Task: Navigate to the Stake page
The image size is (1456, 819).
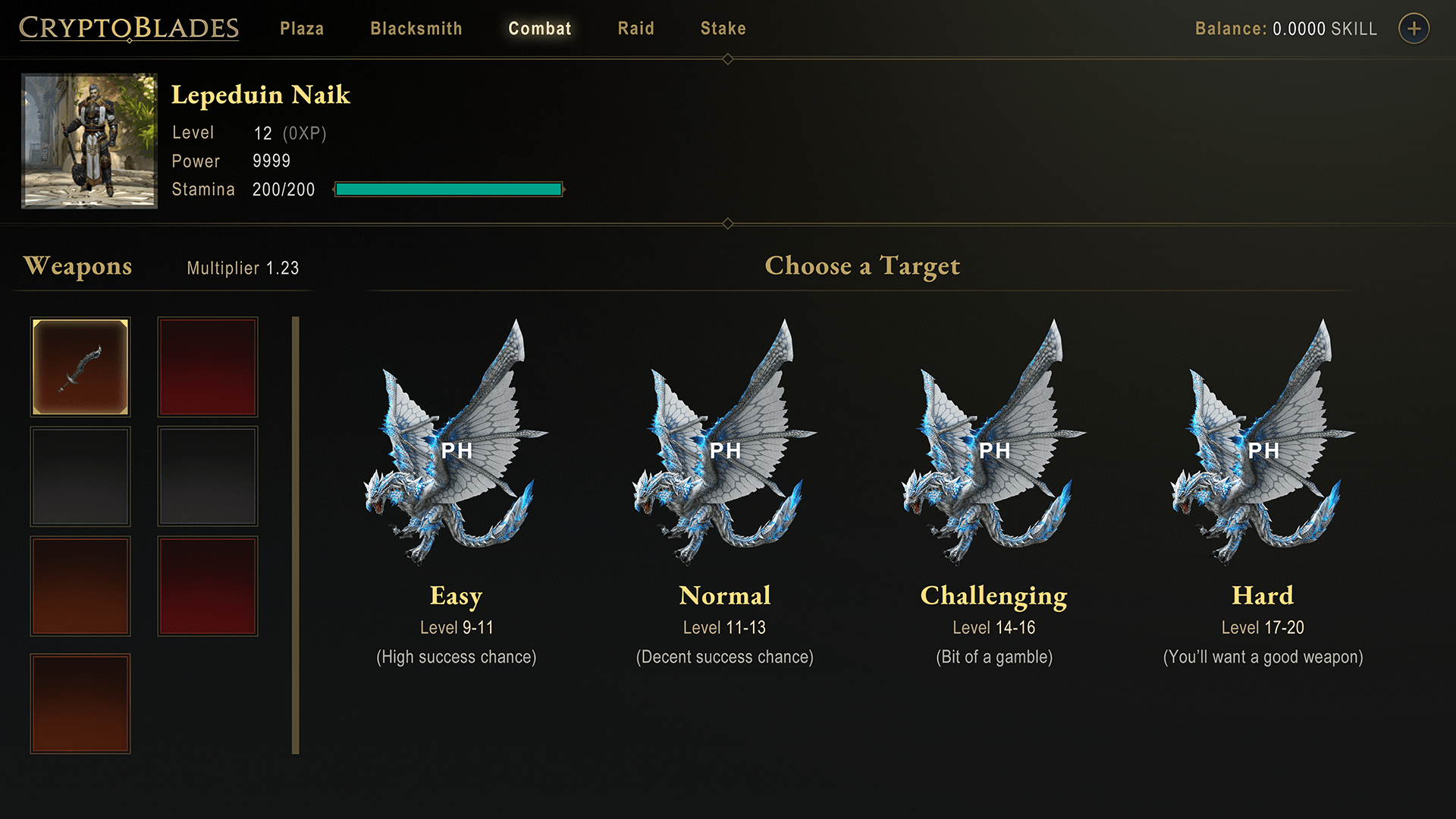Action: tap(723, 29)
